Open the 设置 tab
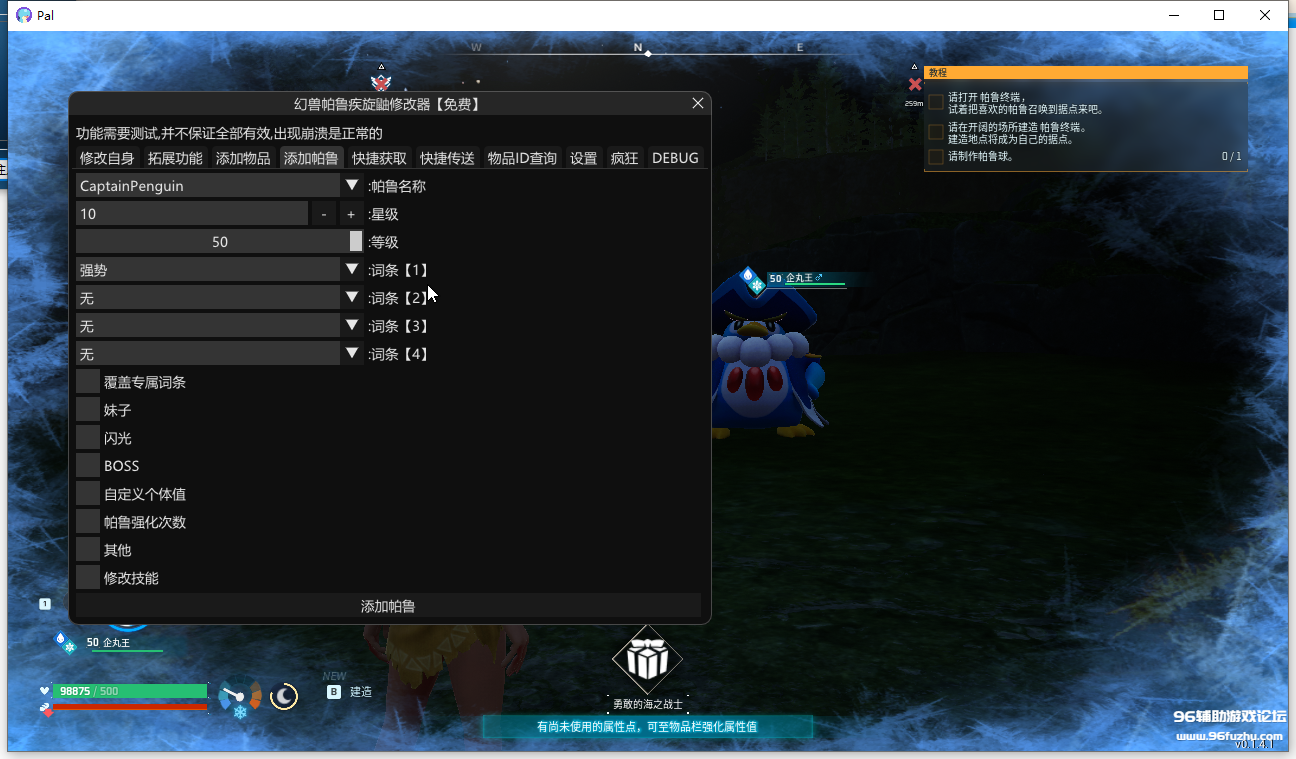 tap(583, 158)
